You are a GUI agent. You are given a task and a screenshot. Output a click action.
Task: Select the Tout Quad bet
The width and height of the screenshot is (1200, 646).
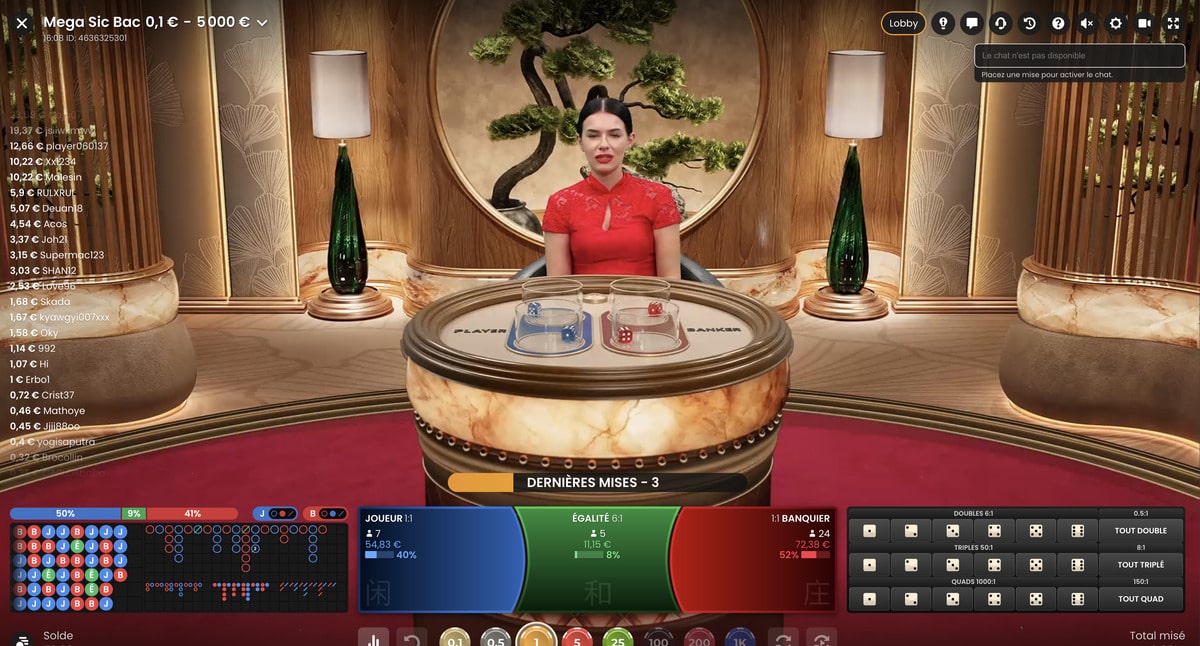coord(1140,599)
